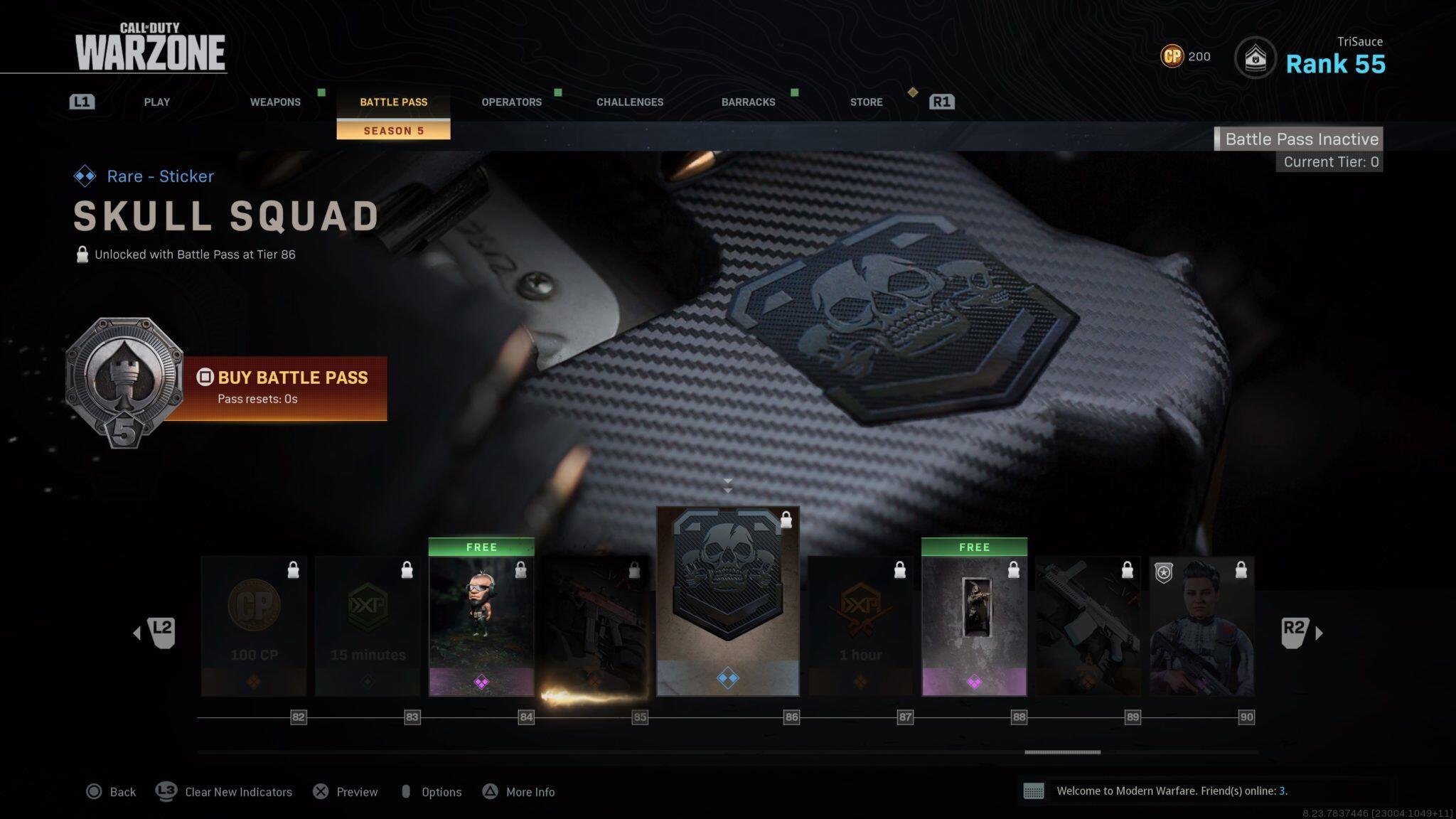Click the CP currency balance icon
The height and width of the screenshot is (819, 1456).
click(x=1172, y=56)
